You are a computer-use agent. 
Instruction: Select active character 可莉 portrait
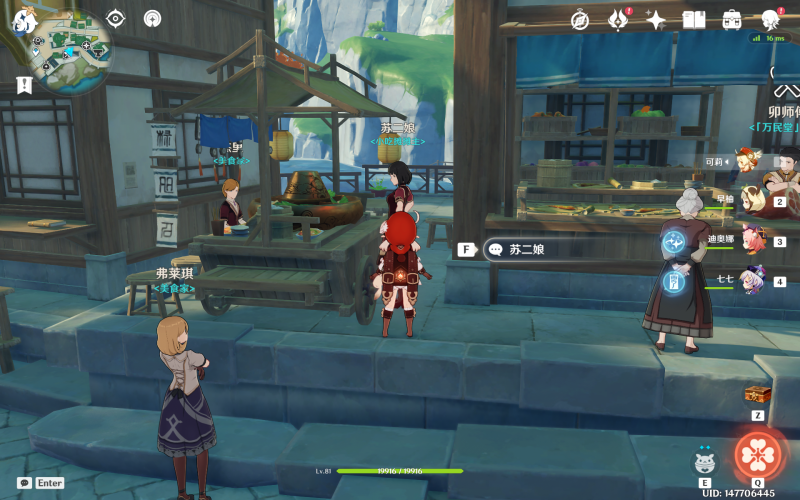[x=745, y=161]
